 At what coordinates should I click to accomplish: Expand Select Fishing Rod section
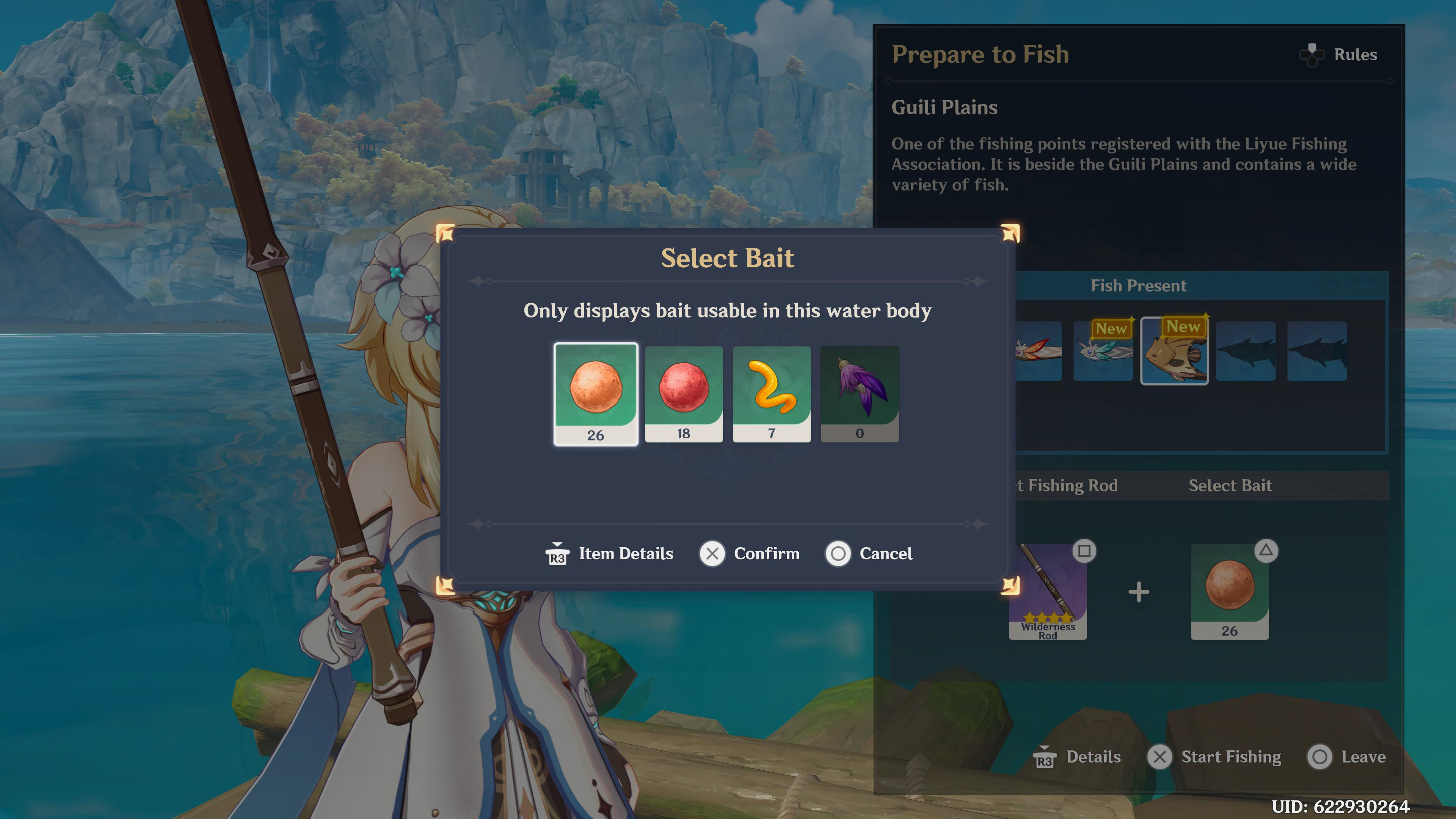pyautogui.click(x=1068, y=485)
